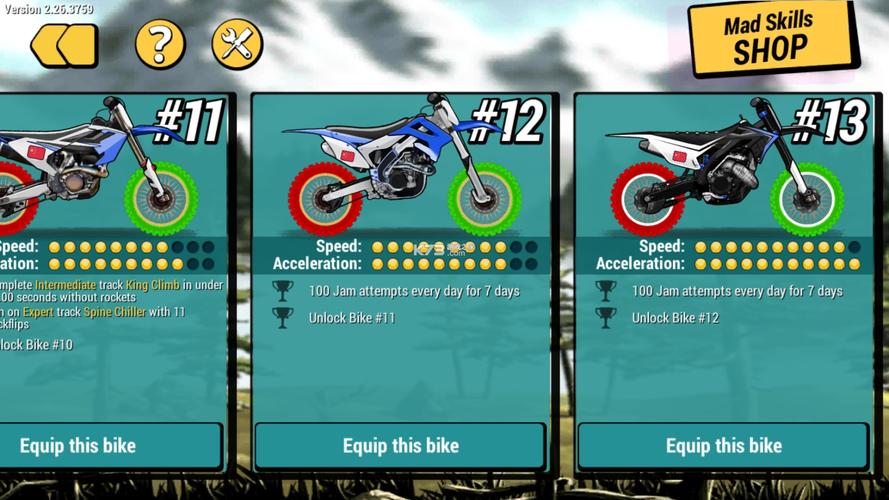Viewport: 889px width, 500px height.
Task: Open settings via the wrench and screwdriver icon
Action: point(237,44)
